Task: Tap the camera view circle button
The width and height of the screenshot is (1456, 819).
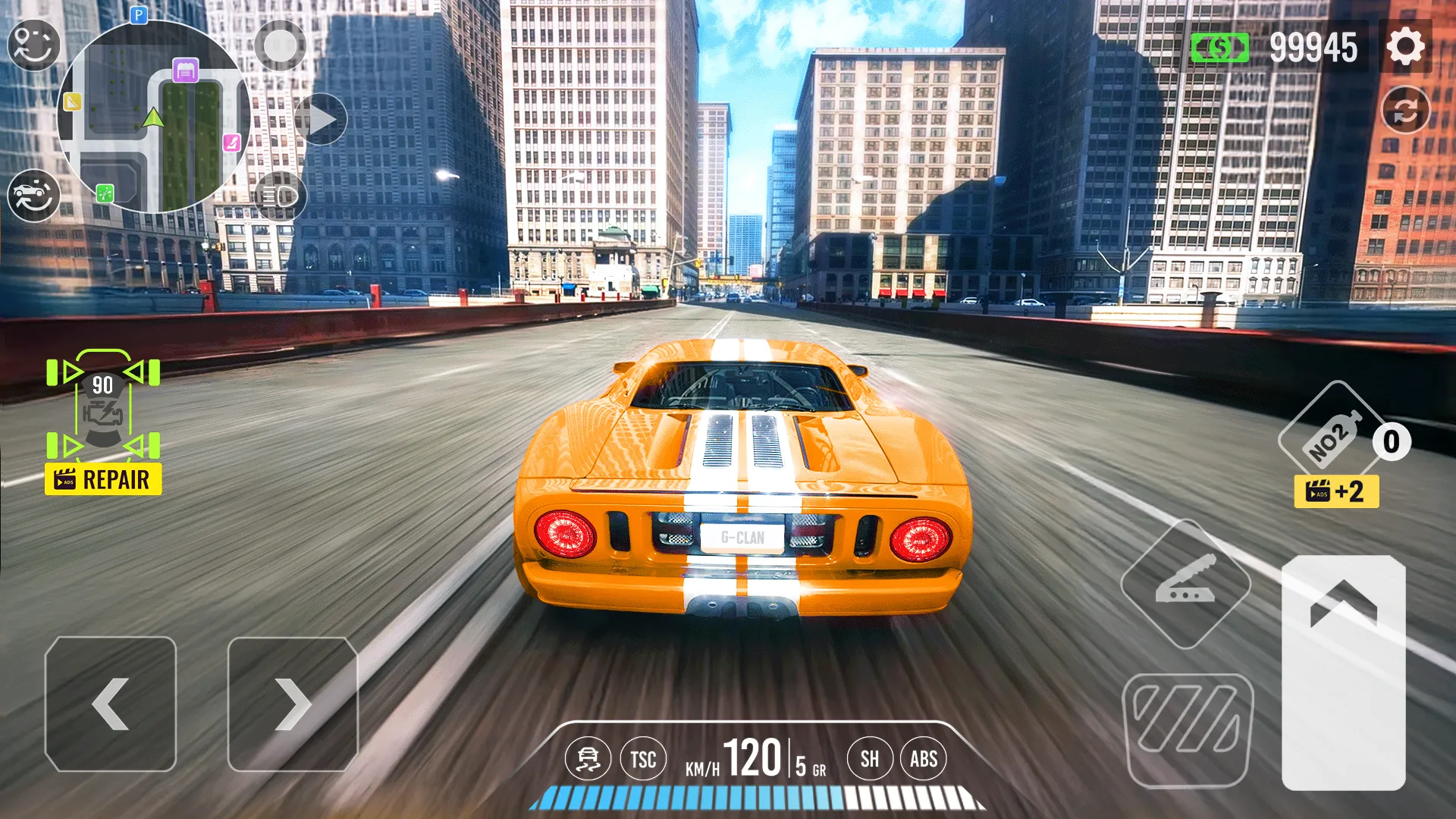Action: tap(281, 45)
